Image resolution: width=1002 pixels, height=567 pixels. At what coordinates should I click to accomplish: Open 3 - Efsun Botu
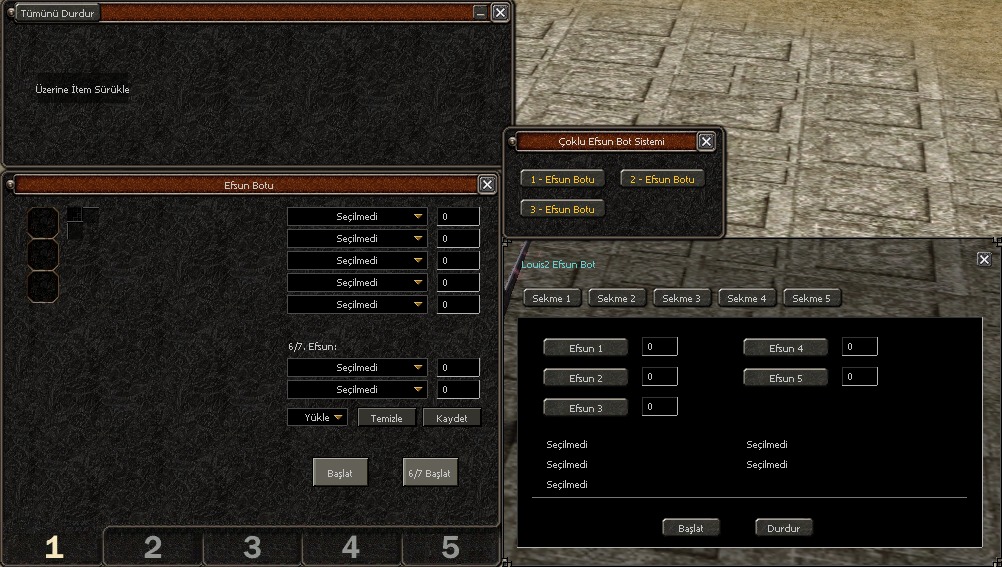click(x=562, y=209)
